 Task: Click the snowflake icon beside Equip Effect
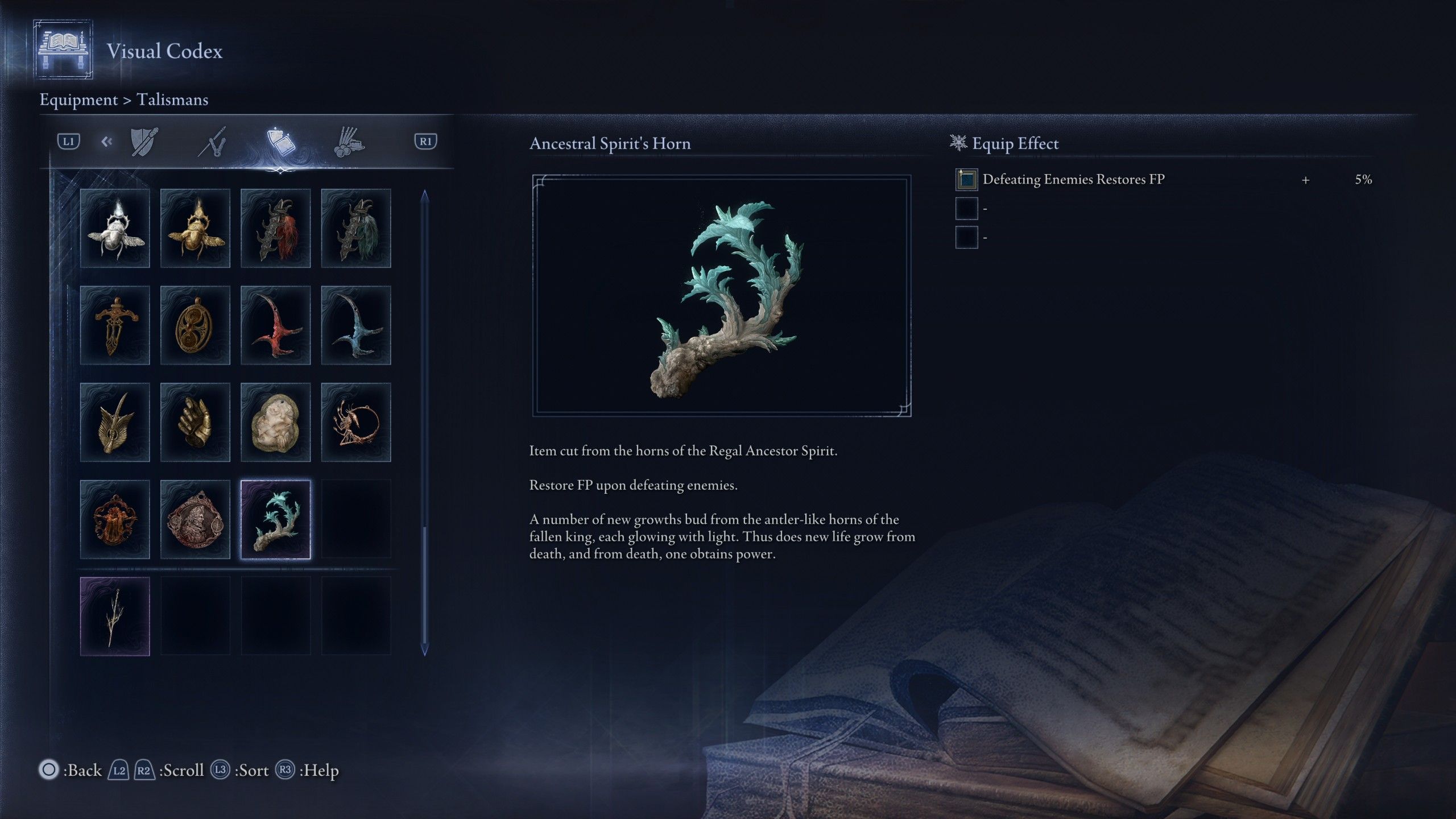point(958,143)
